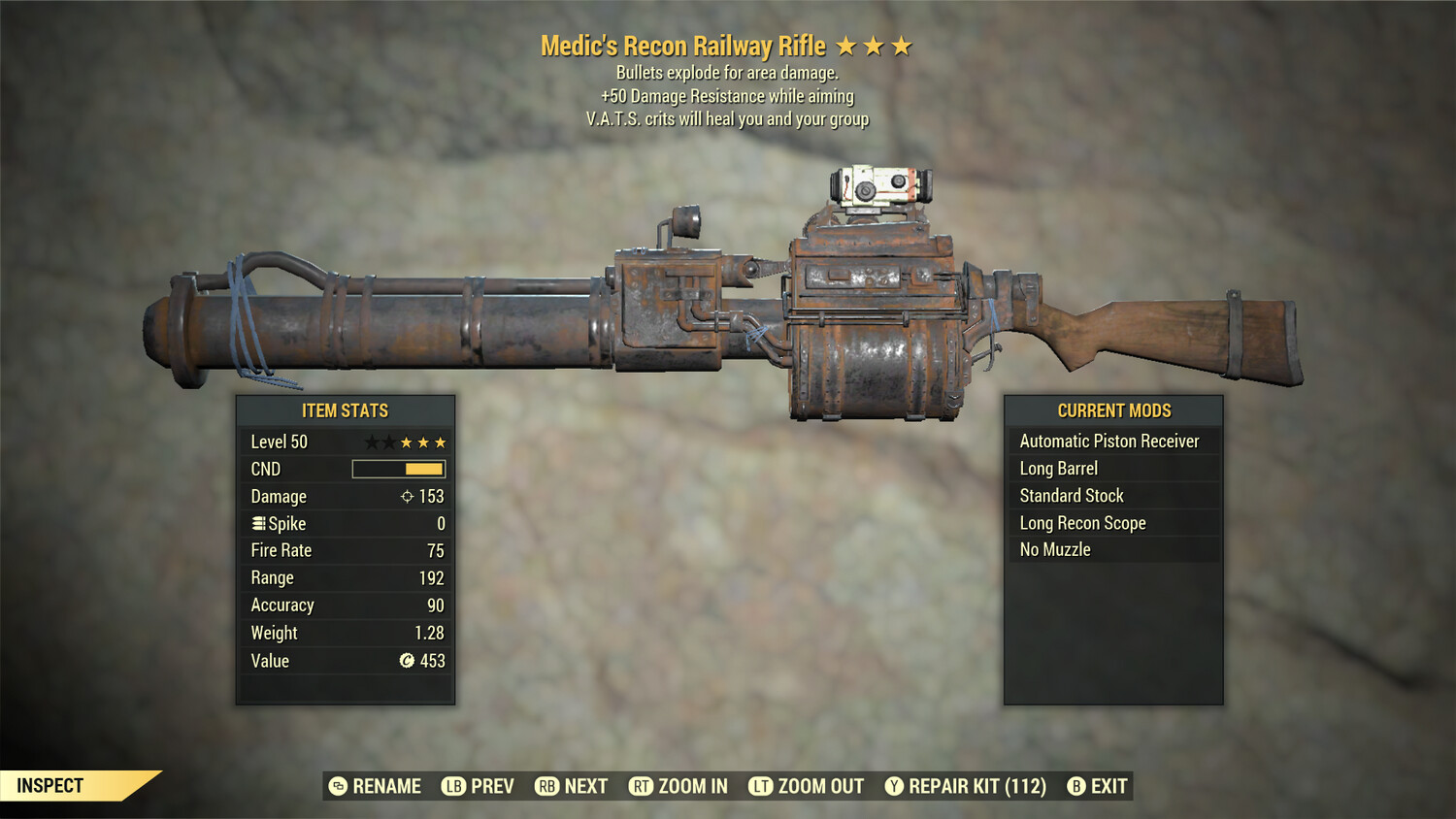Expand the Long Barrel mod entry
The width and height of the screenshot is (1456, 819).
1057,468
